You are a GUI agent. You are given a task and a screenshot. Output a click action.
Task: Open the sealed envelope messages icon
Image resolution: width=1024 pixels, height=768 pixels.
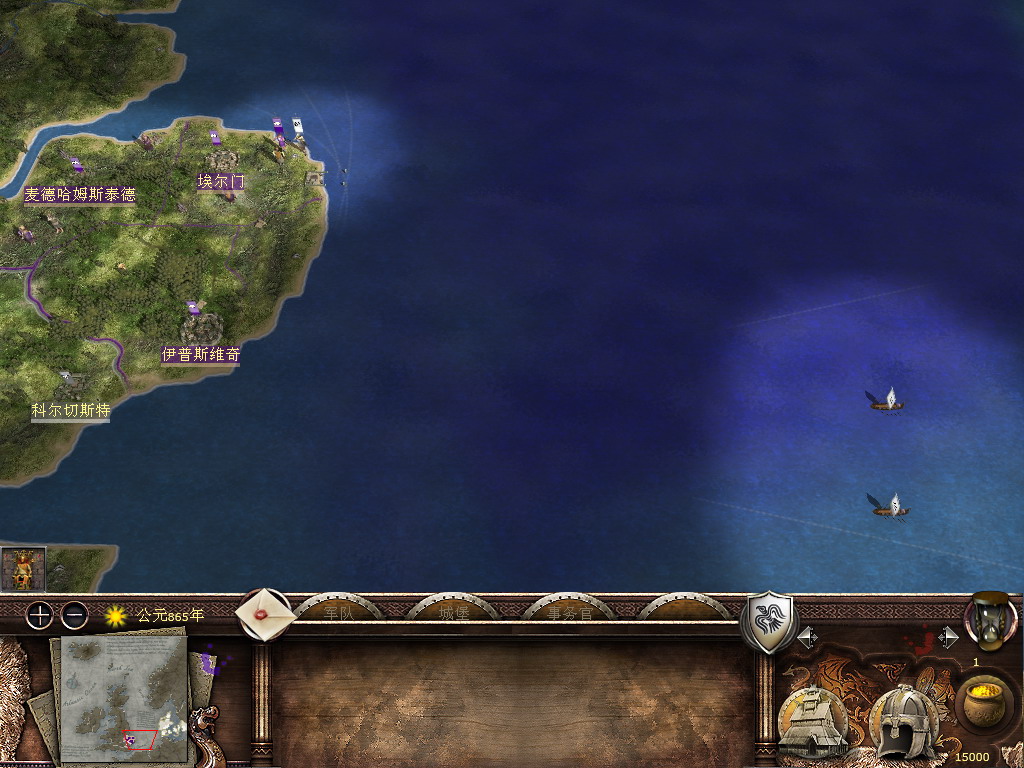coord(265,612)
